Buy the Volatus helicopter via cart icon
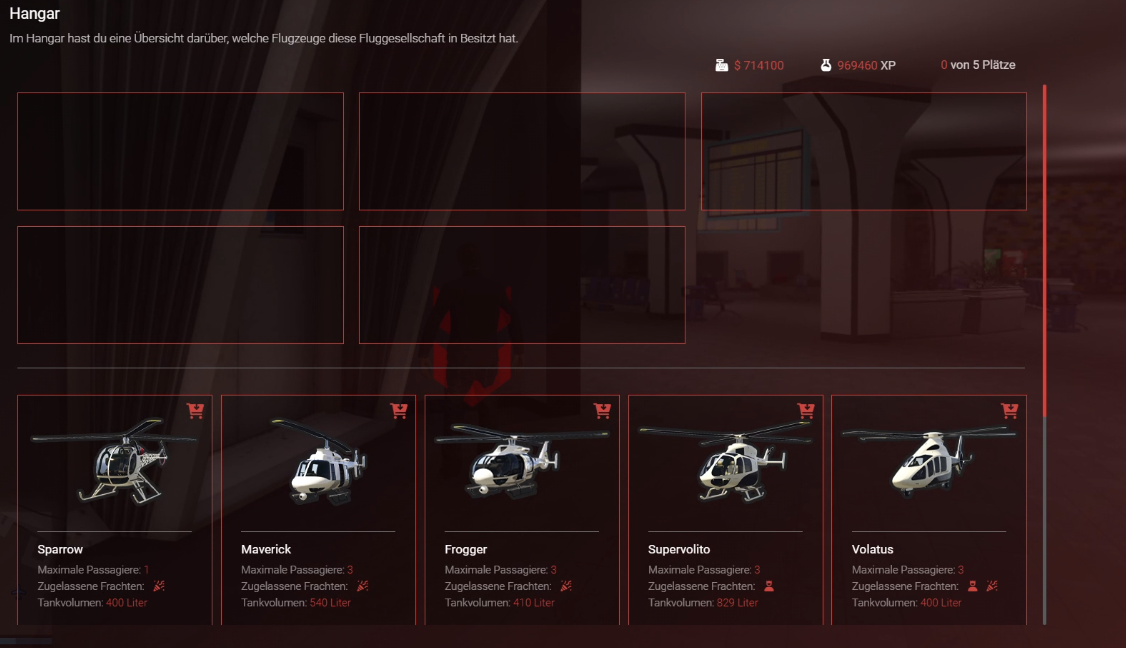Screen dimensions: 1126x648 [x=1009, y=410]
